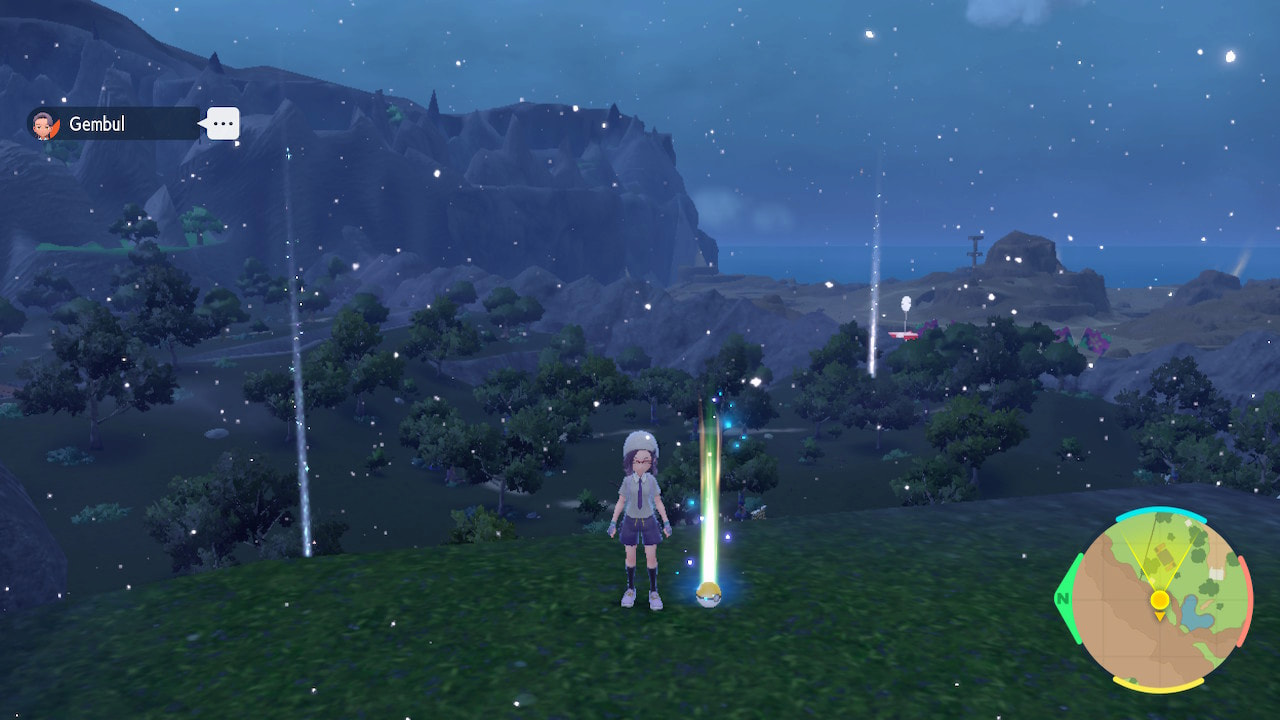Image resolution: width=1280 pixels, height=720 pixels.
Task: Click the N compass indicator on minimap
Action: click(1062, 597)
